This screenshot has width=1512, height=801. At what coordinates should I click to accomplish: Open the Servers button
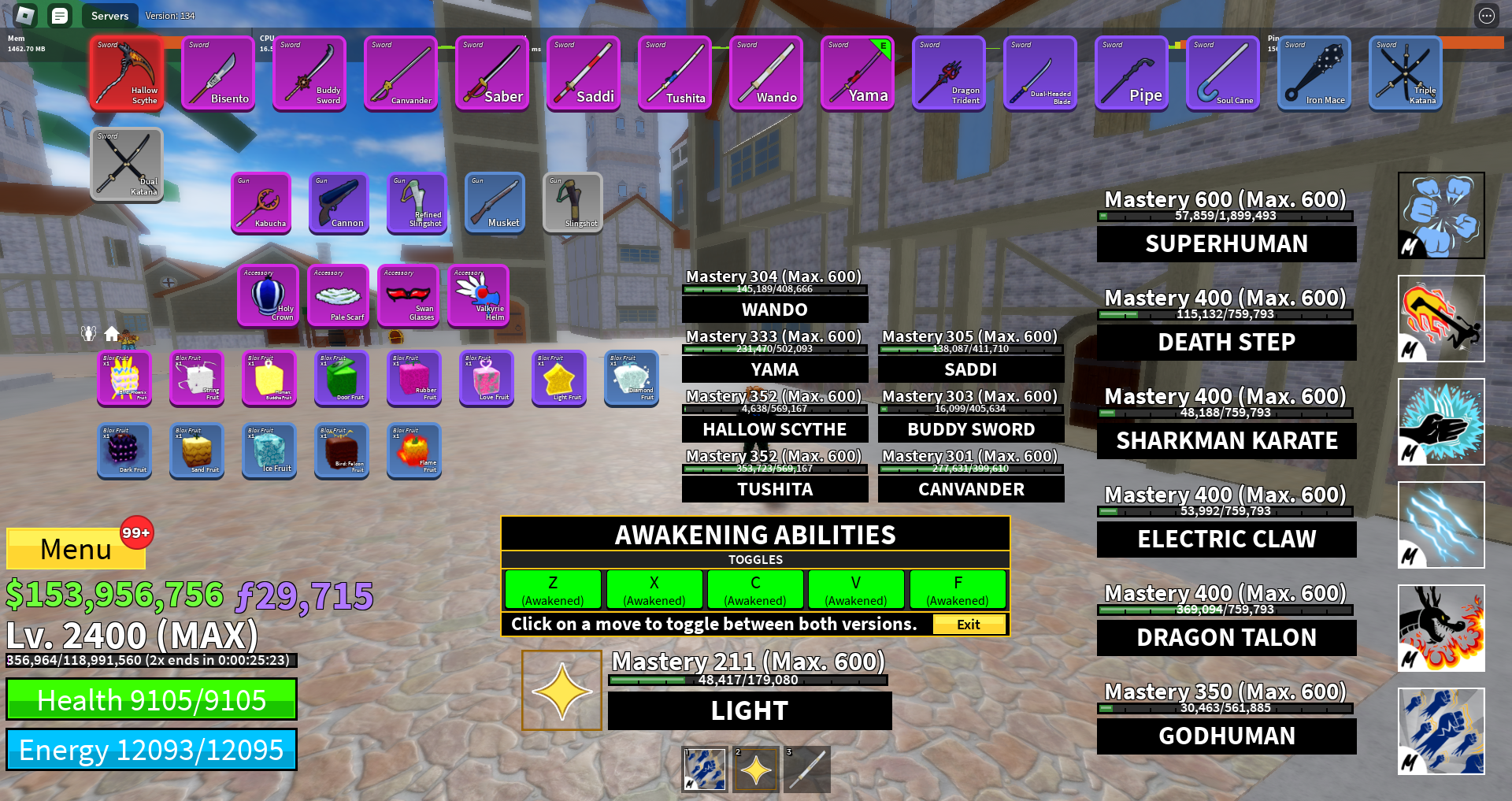(x=109, y=16)
